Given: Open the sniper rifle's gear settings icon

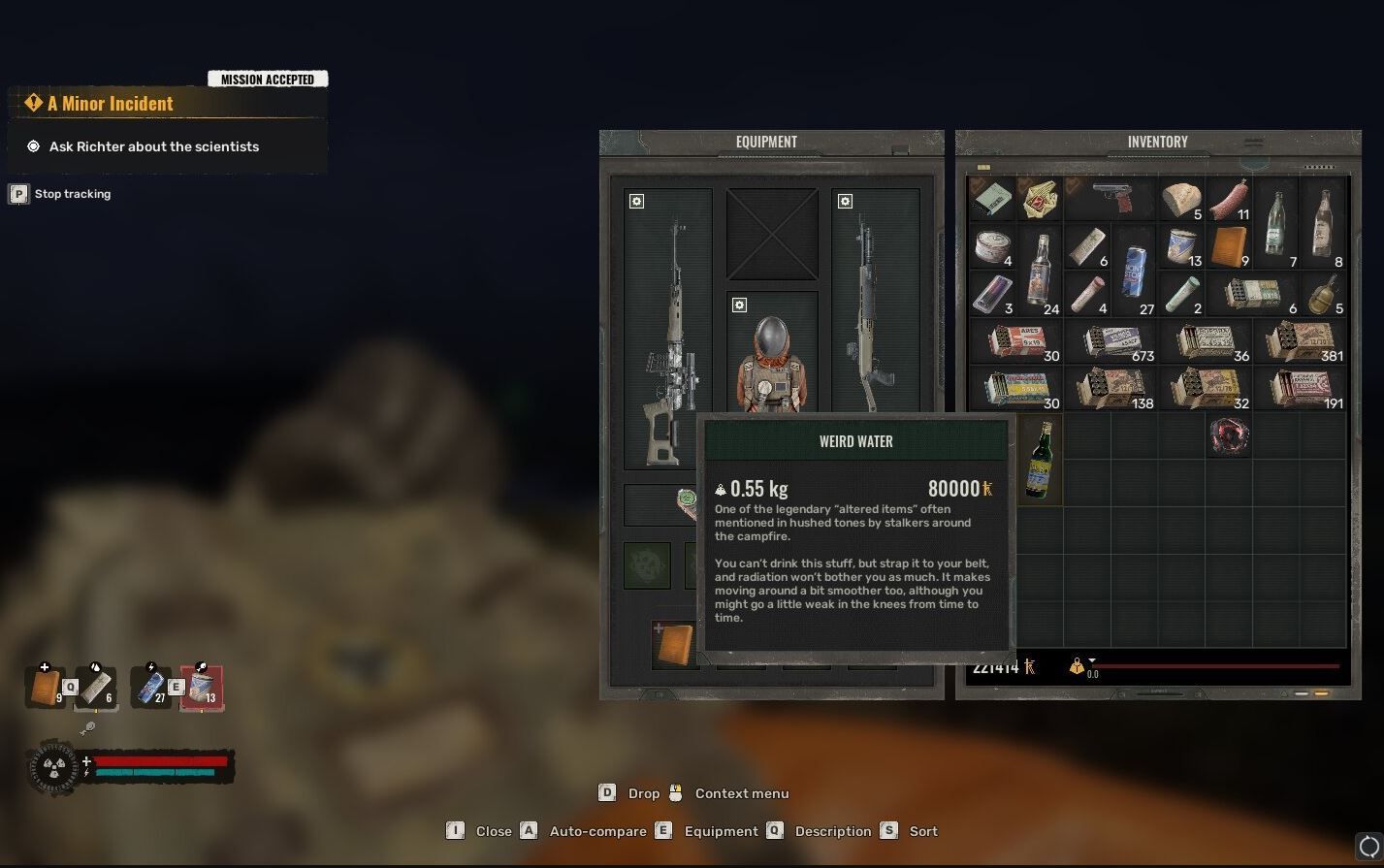Looking at the screenshot, I should point(636,202).
